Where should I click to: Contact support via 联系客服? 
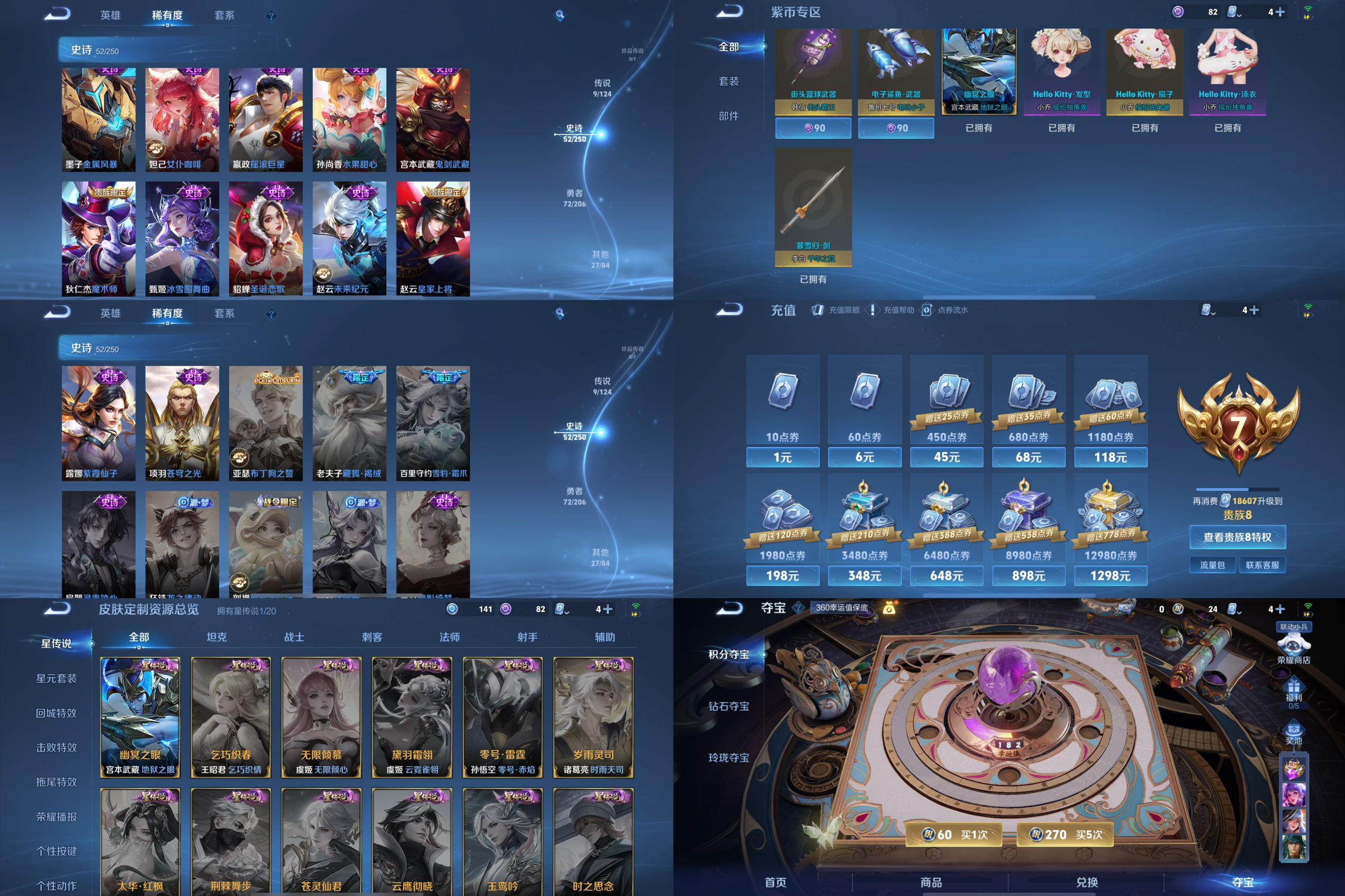tap(1262, 565)
